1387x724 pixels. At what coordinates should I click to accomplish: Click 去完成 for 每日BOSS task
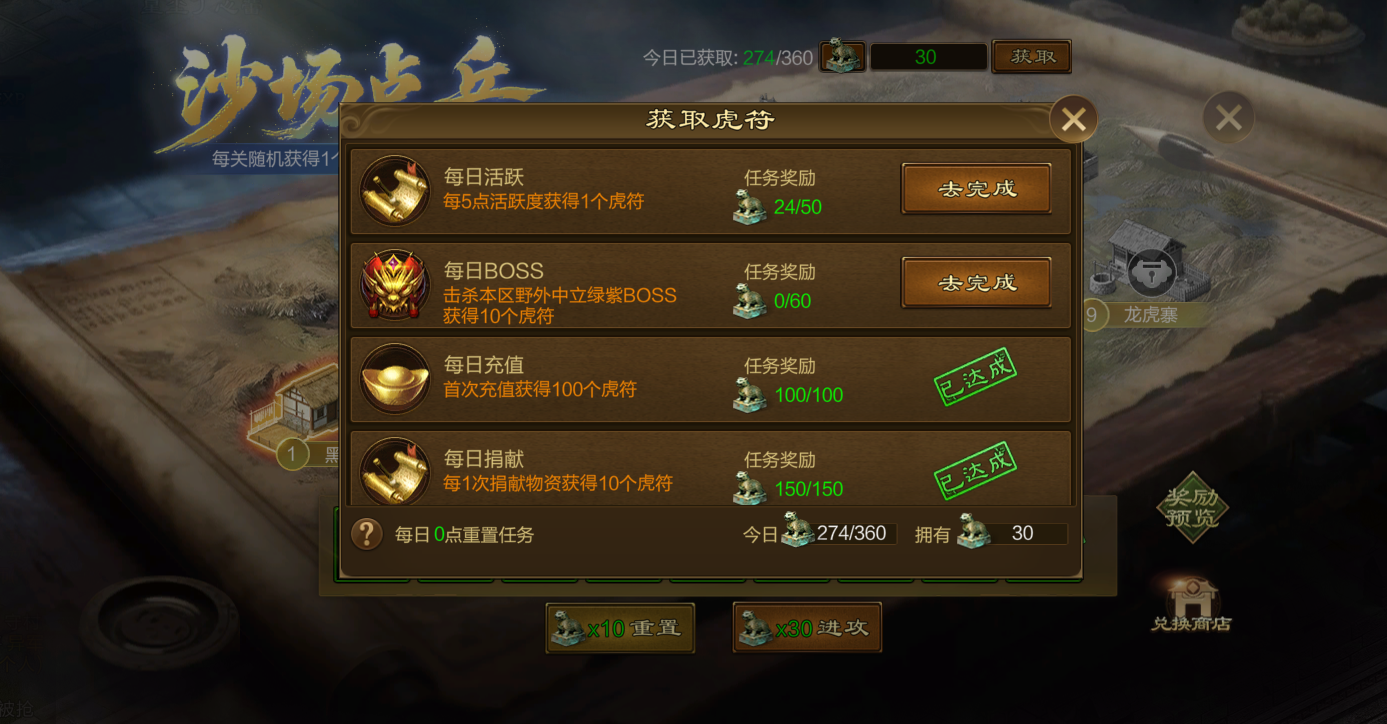tap(975, 283)
